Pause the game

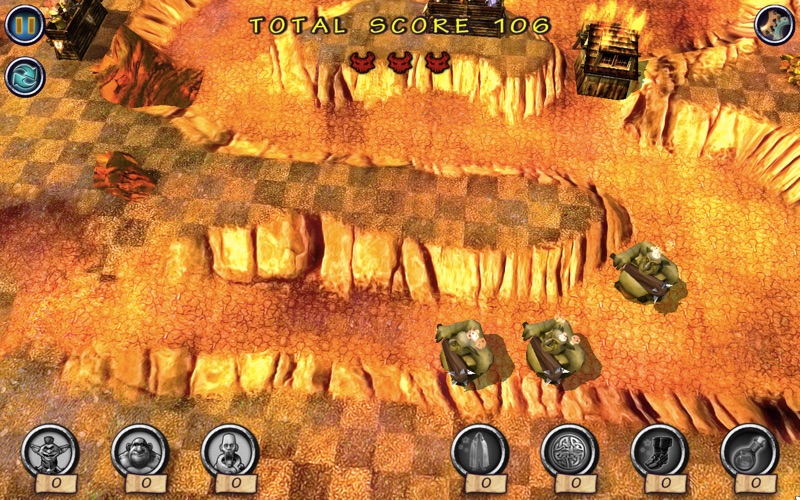click(x=24, y=24)
